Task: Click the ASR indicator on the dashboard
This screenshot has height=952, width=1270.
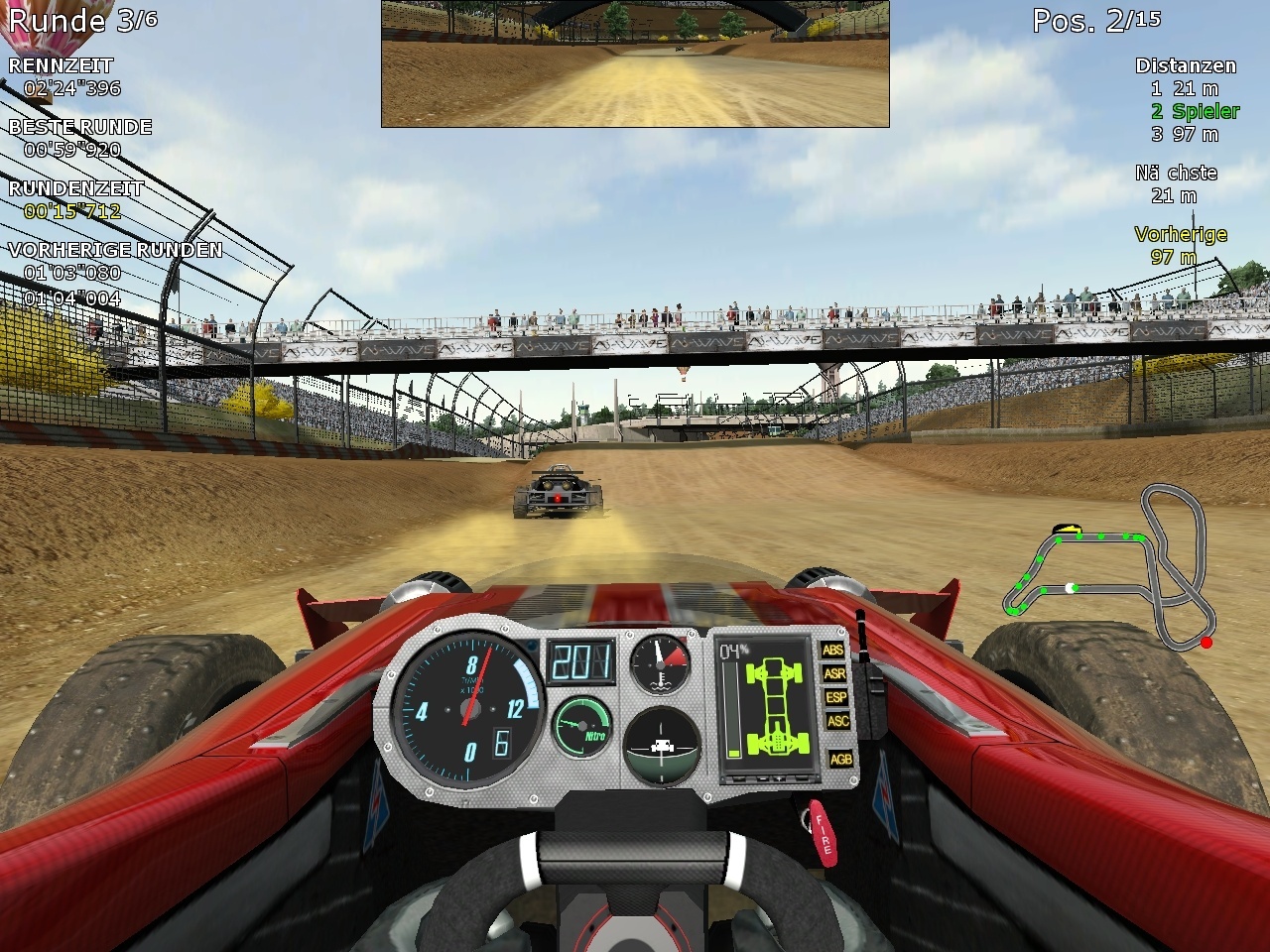Action: point(833,675)
